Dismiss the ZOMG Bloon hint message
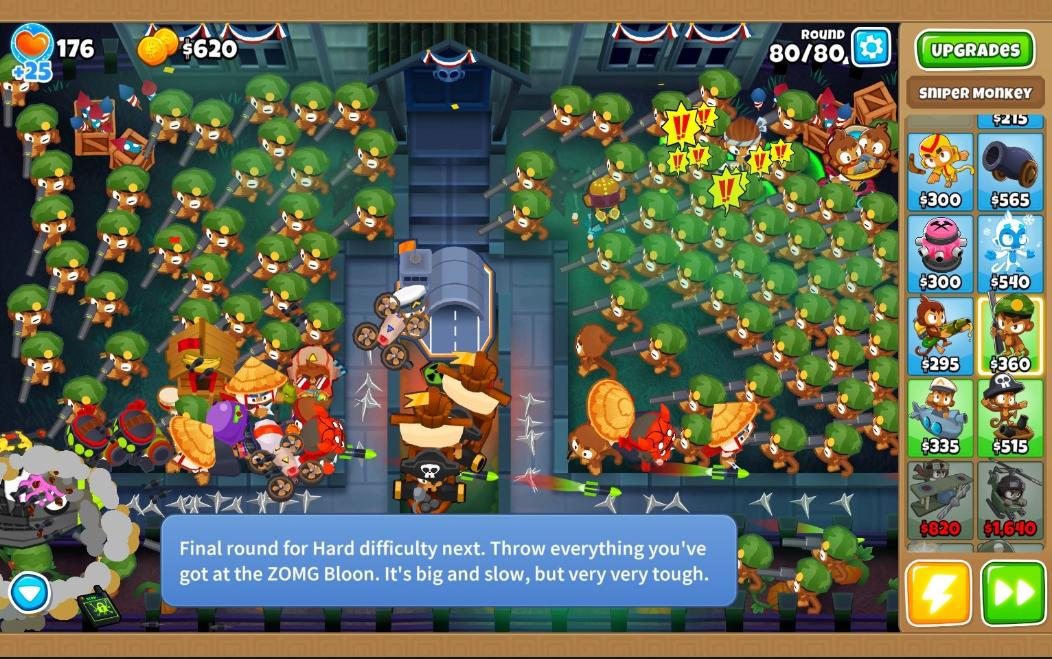Screen dimensions: 1052x659 coord(448,561)
